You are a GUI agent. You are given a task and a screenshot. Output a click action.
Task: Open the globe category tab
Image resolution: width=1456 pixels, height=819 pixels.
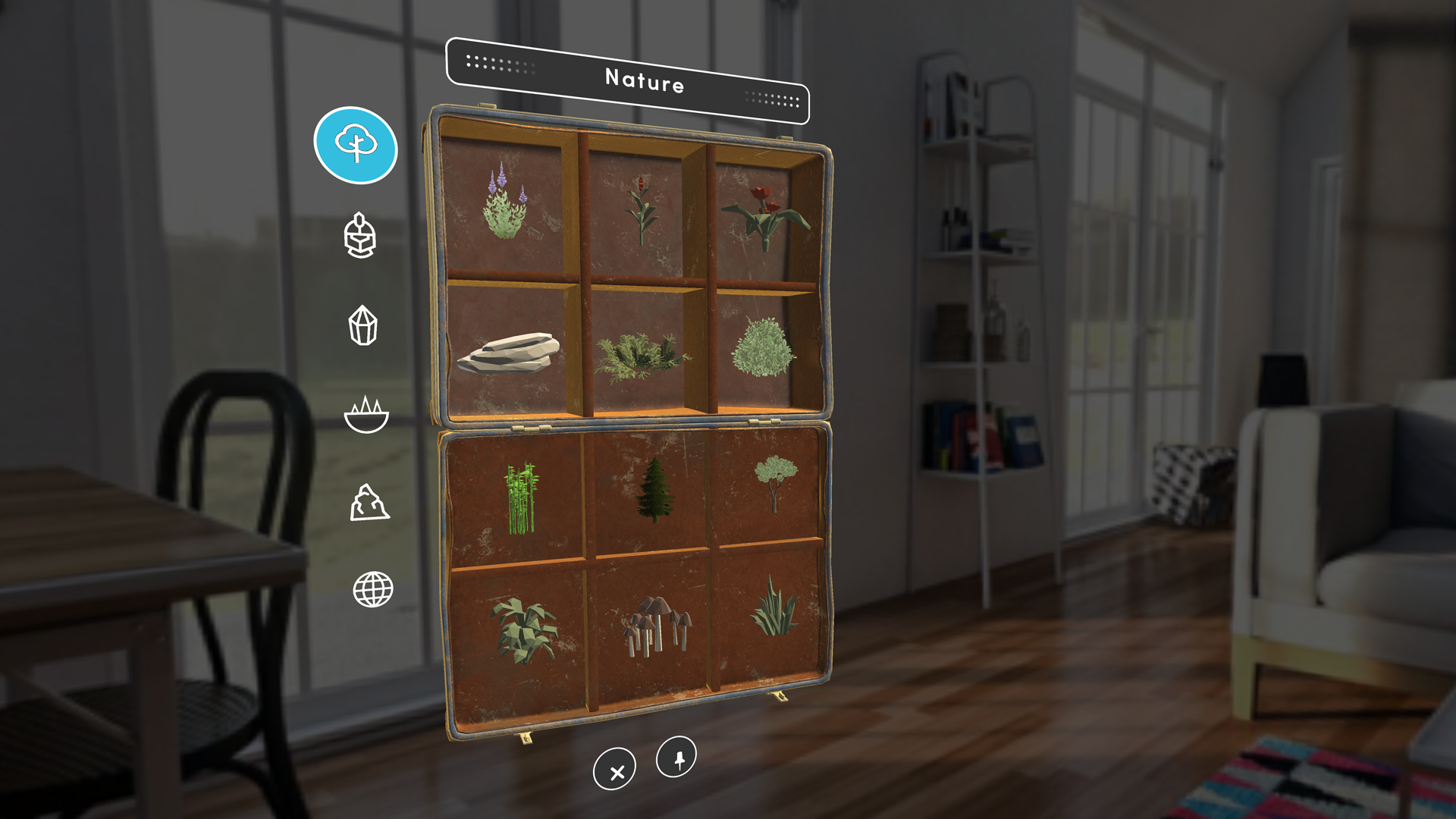373,589
